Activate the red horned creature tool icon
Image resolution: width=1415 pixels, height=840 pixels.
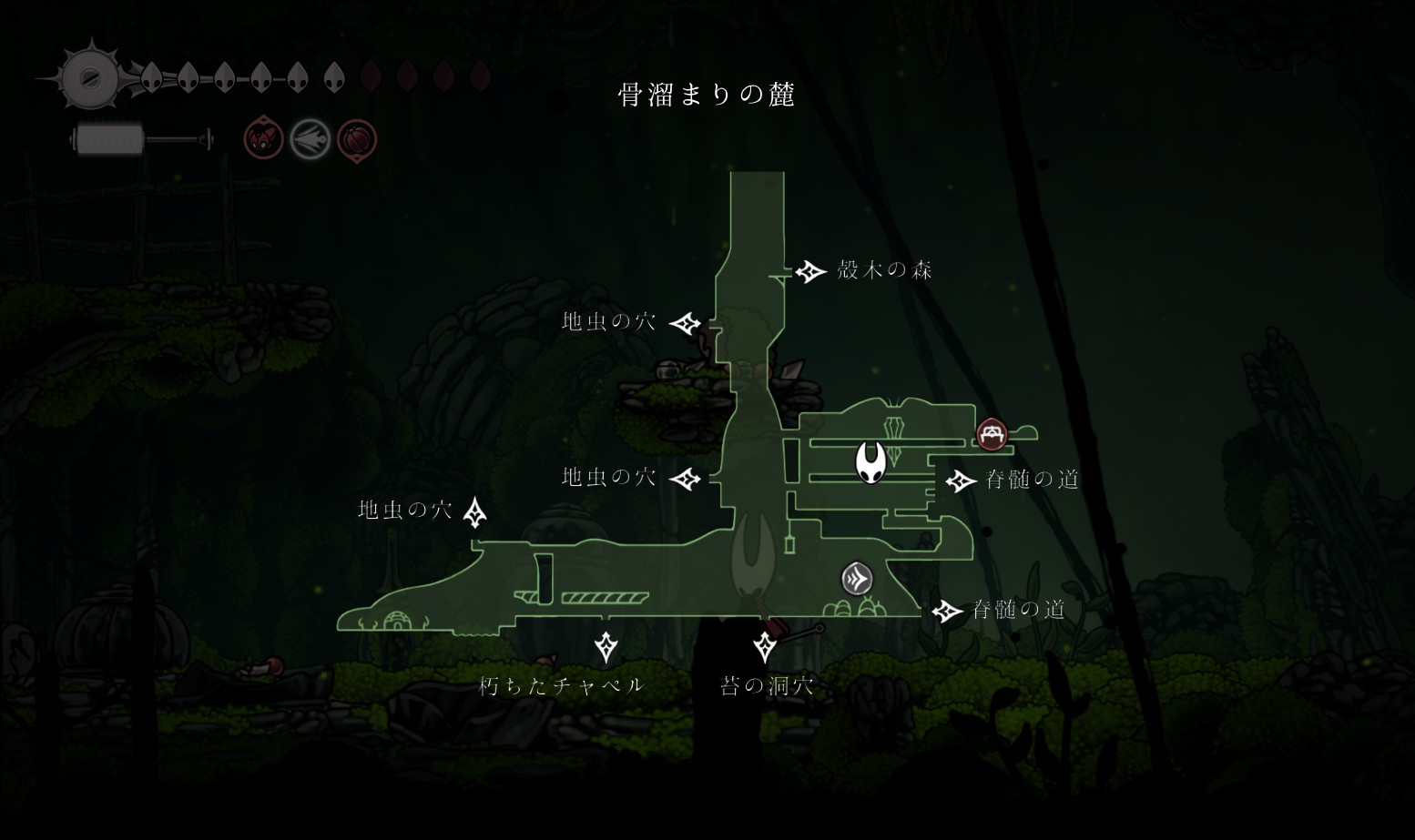point(263,139)
